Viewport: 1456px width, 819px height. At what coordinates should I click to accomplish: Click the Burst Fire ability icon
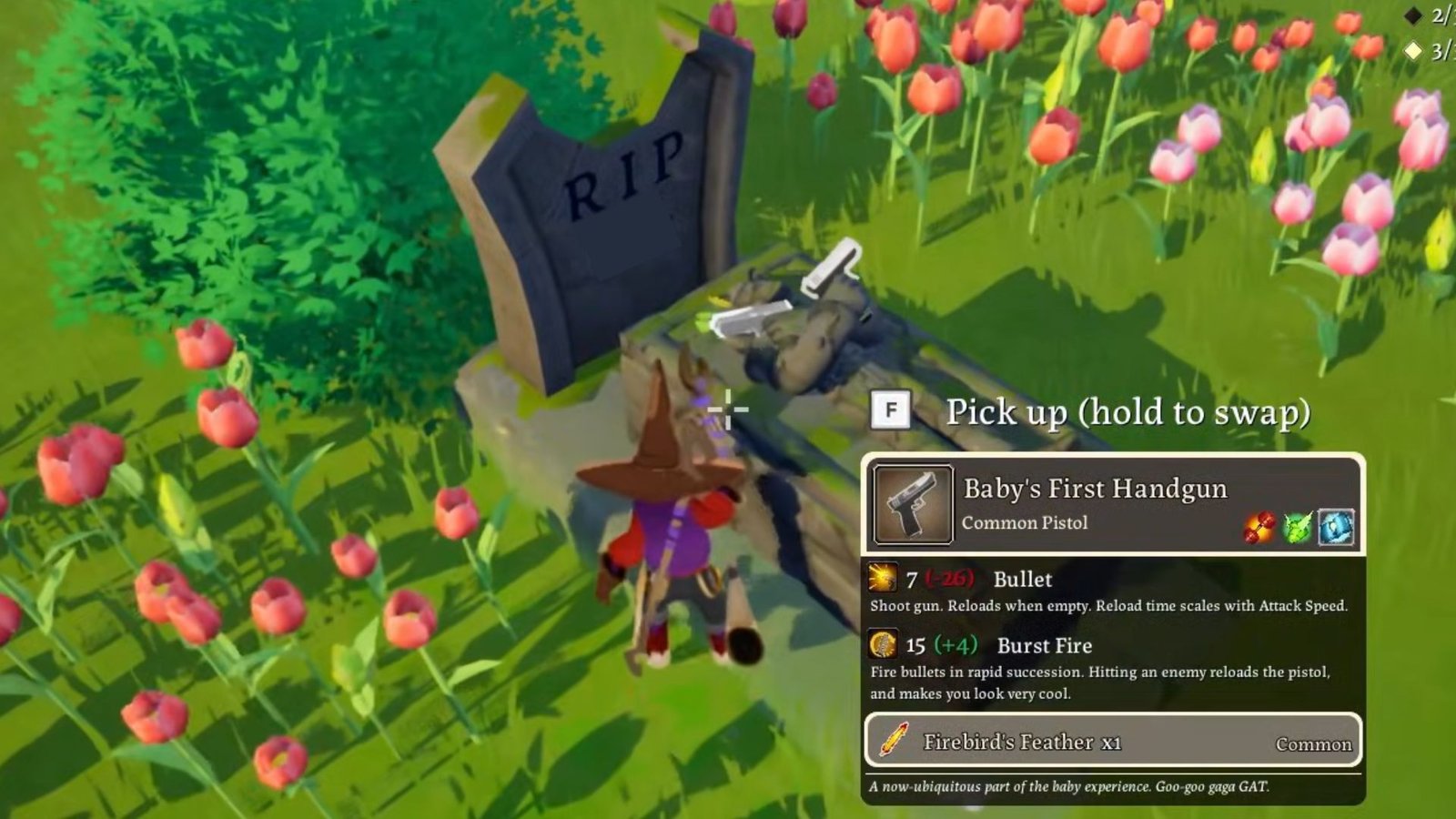(883, 644)
